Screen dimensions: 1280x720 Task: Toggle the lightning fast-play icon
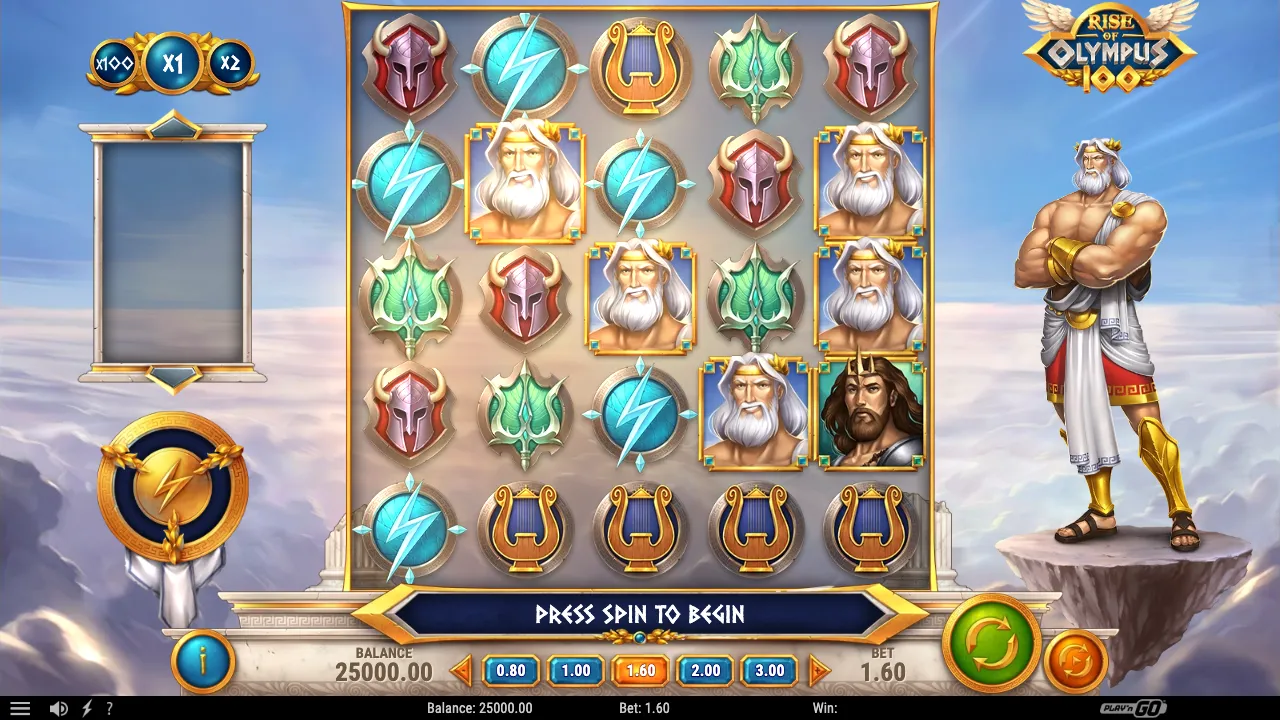pos(87,708)
